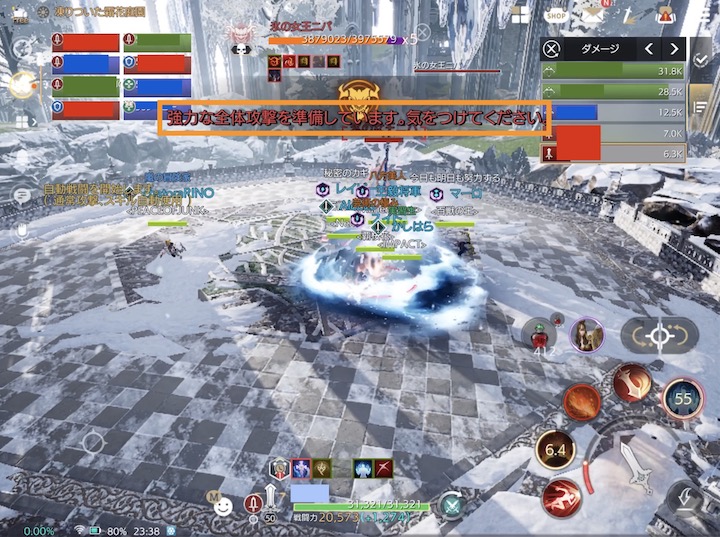
Task: Show the next damage meter page
Action: 676,48
